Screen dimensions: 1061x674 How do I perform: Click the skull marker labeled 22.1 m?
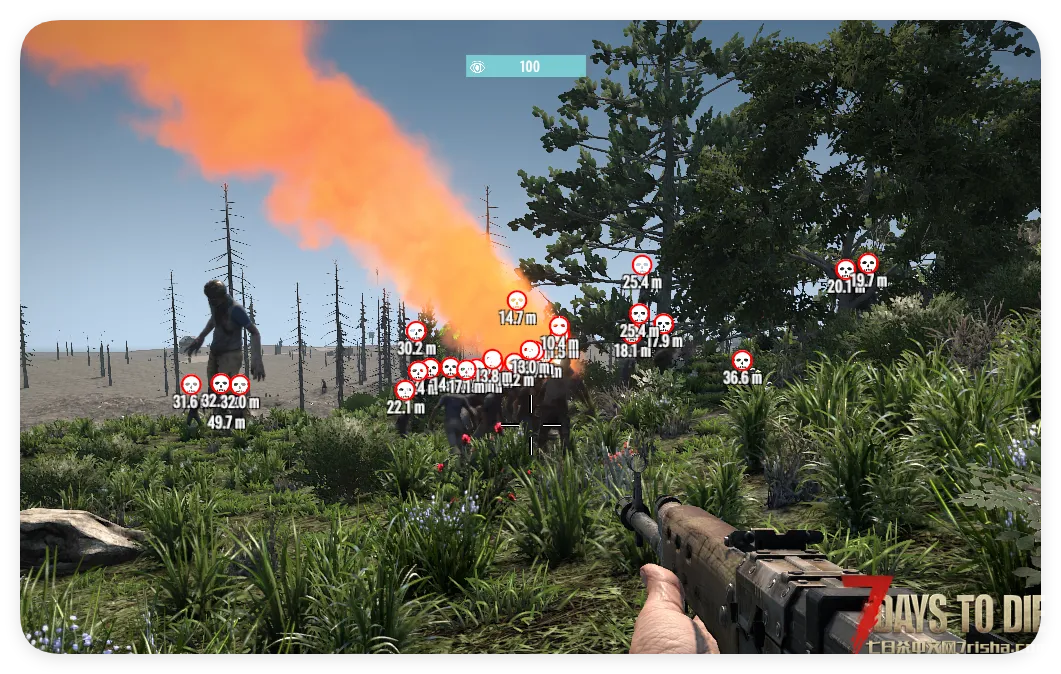(x=404, y=390)
